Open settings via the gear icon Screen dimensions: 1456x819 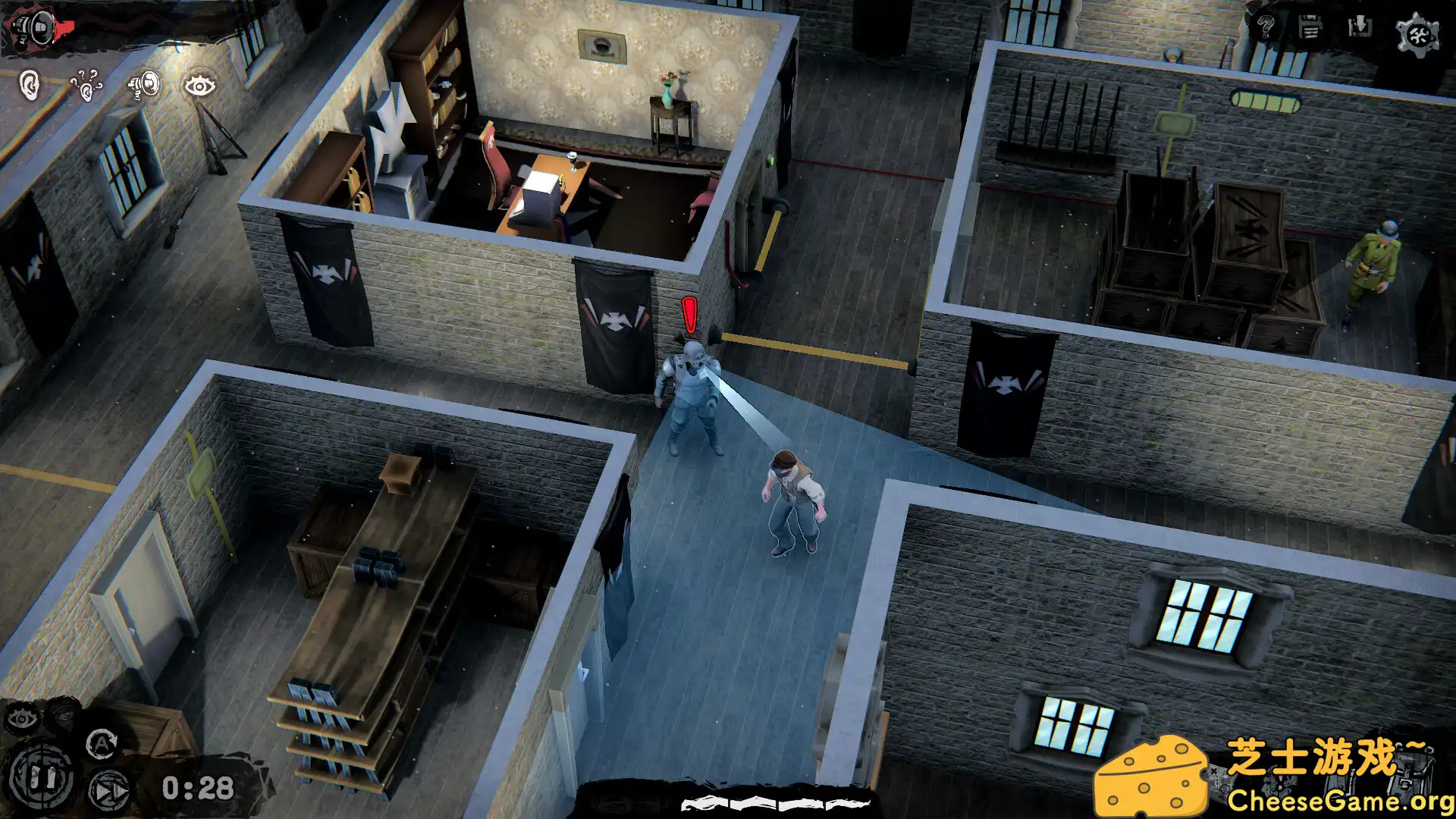click(x=1419, y=33)
